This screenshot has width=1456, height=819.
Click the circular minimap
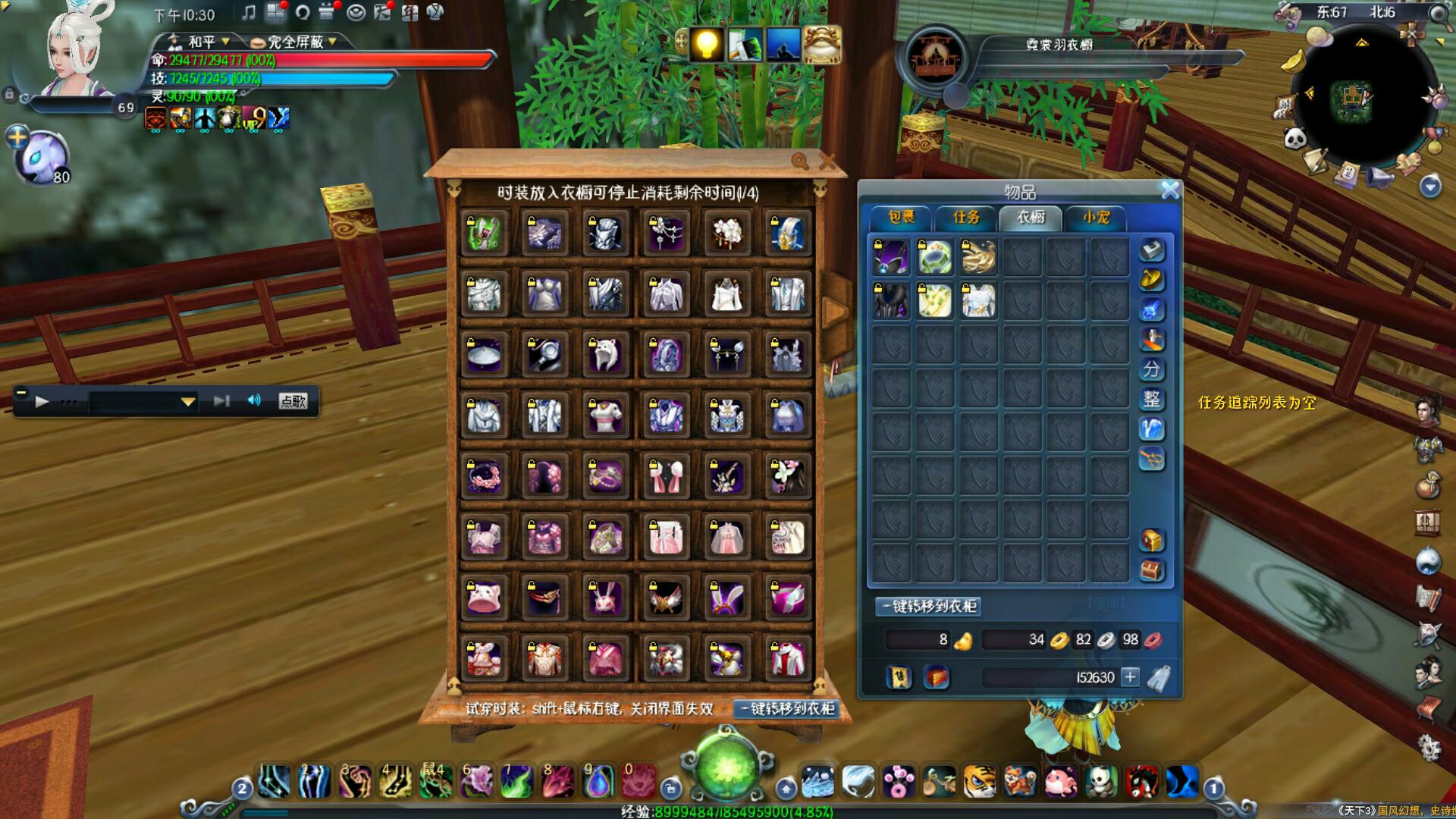(x=1363, y=96)
